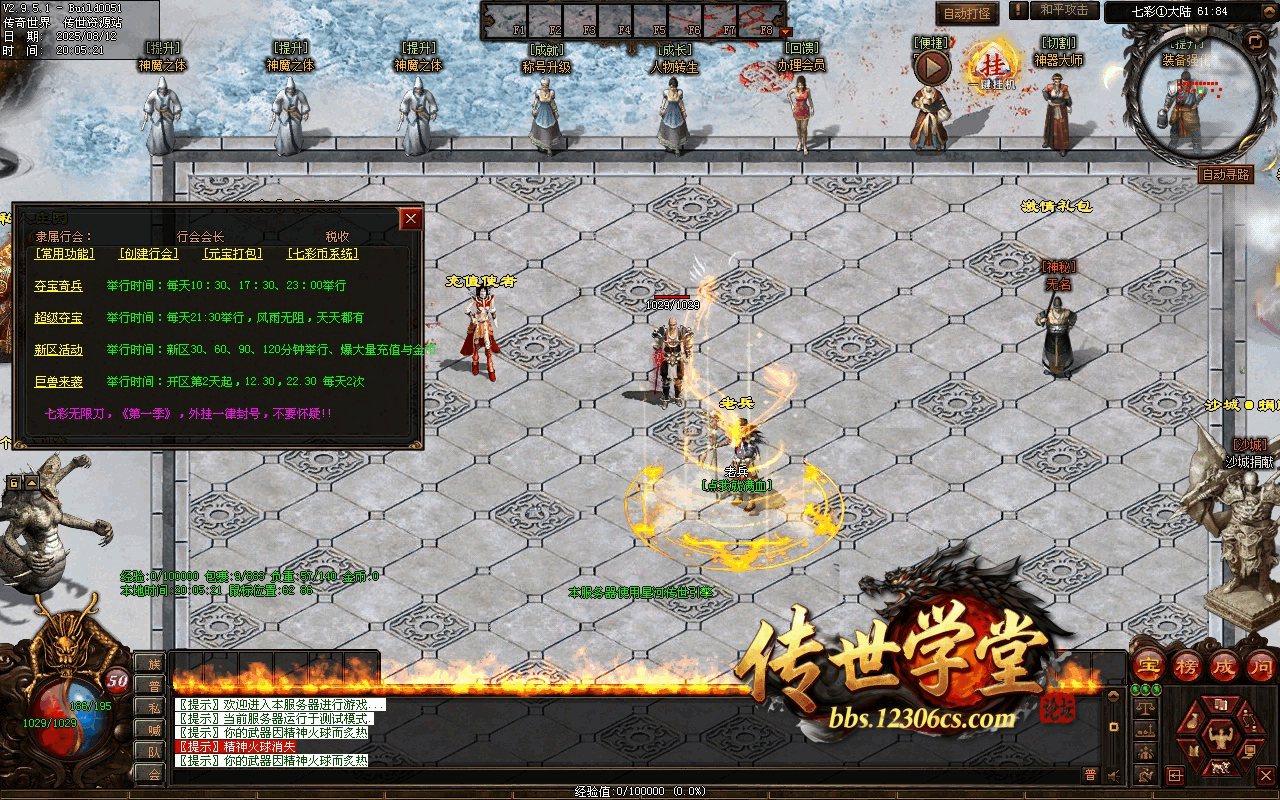This screenshot has height=800, width=1280.
Task: Open the 常用功能 link
Action: (x=65, y=254)
